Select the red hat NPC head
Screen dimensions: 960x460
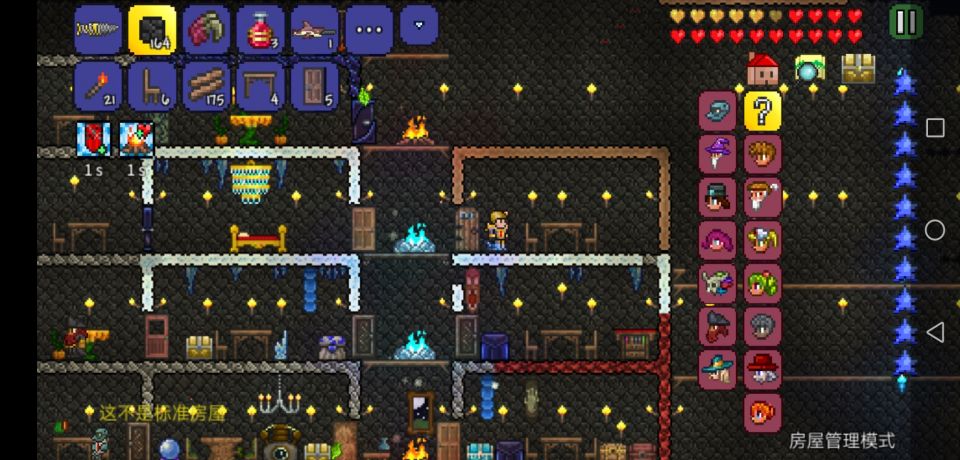tap(763, 369)
